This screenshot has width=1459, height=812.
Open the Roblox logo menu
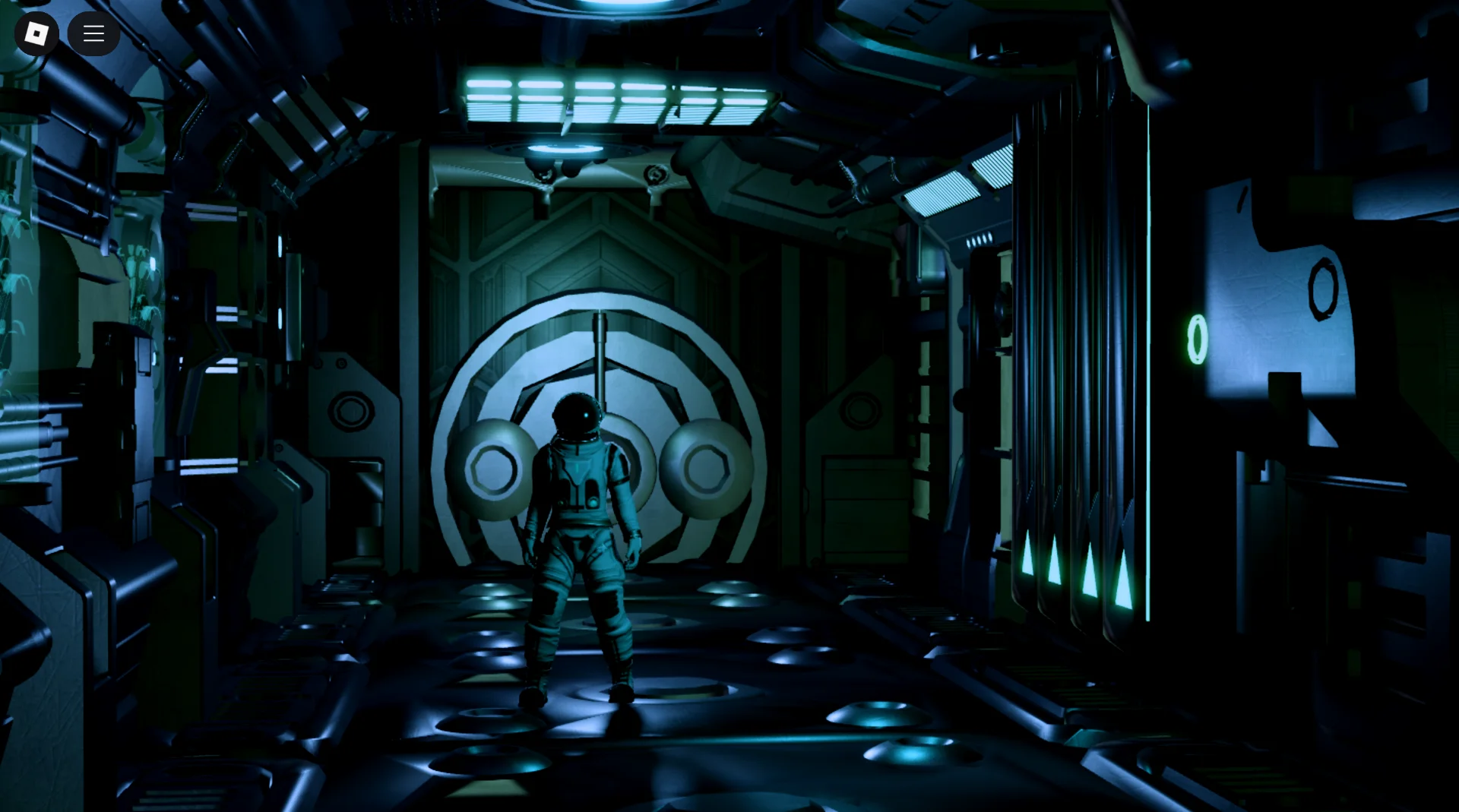(x=36, y=33)
